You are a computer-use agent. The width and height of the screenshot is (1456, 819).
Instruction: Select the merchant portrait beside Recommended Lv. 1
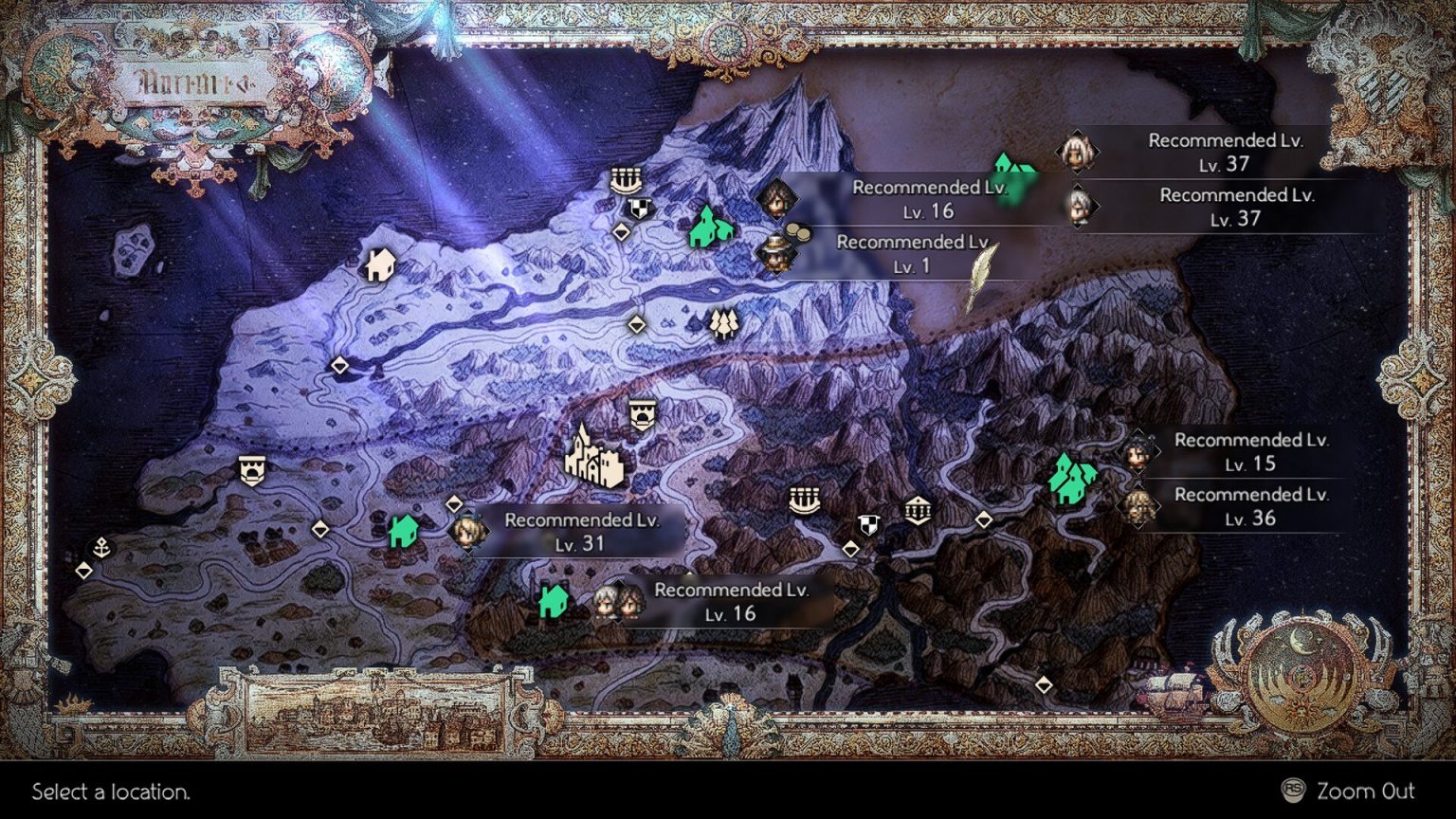(777, 254)
